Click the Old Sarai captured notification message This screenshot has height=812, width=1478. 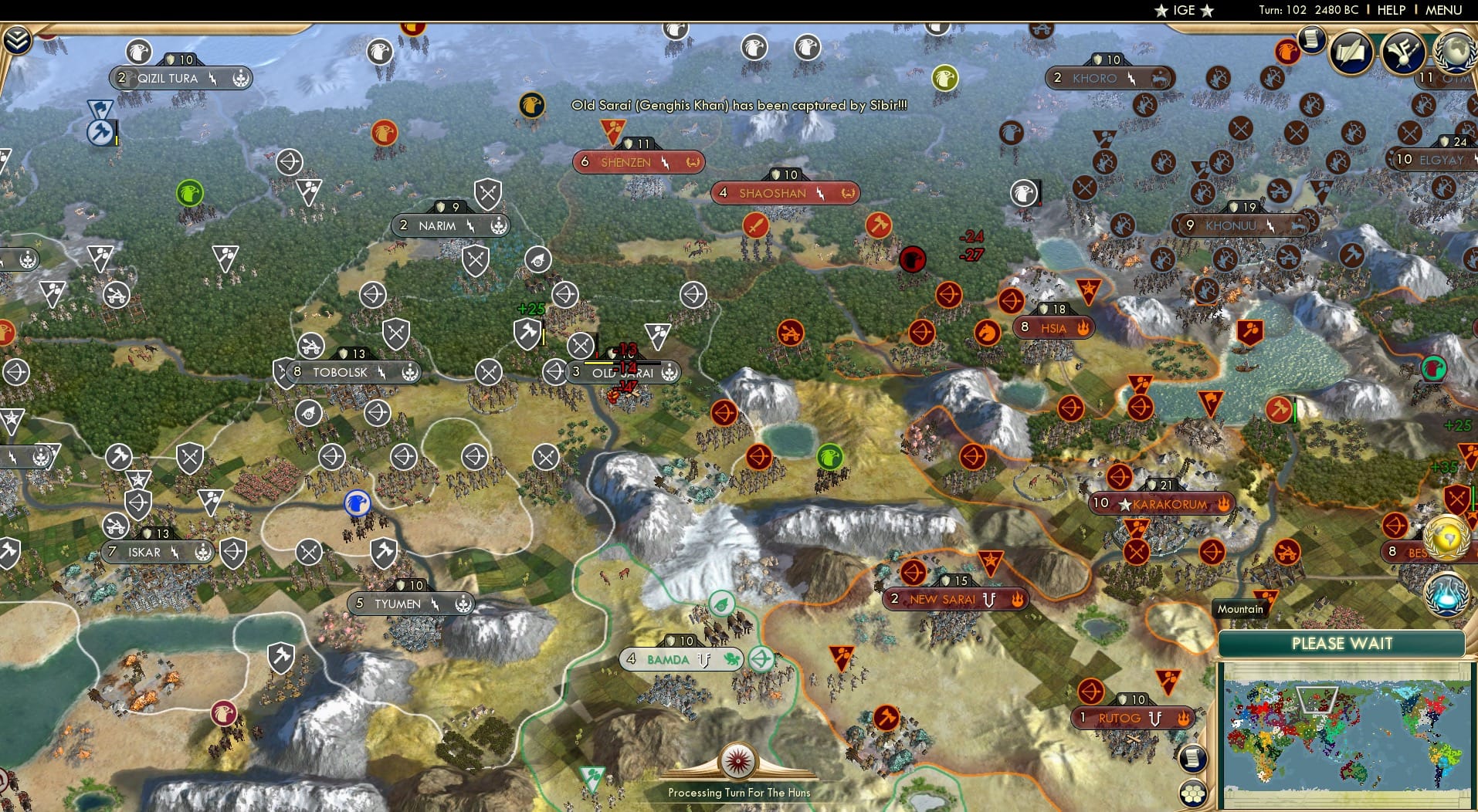[739, 107]
